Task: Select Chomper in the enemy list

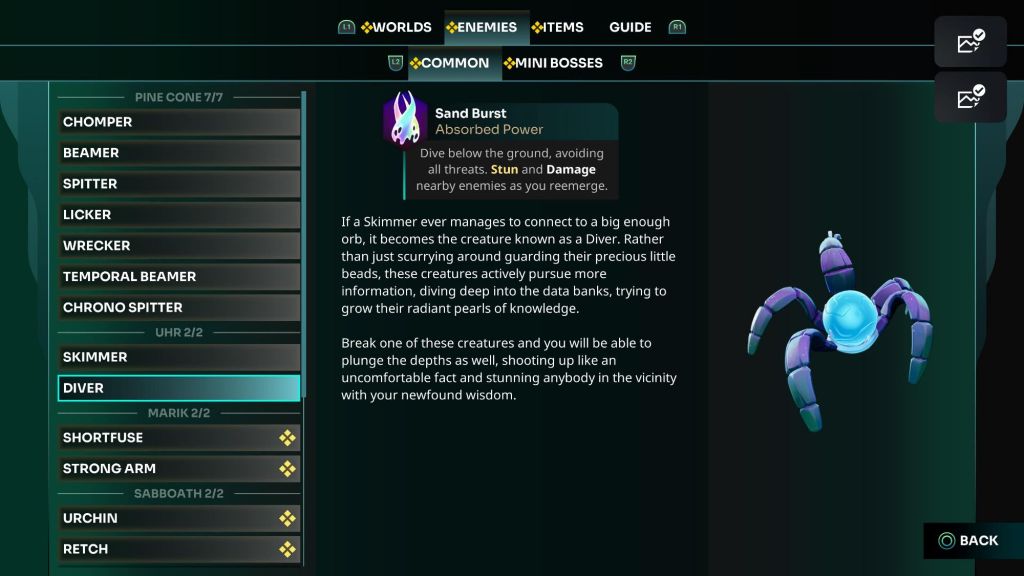Action: click(179, 122)
